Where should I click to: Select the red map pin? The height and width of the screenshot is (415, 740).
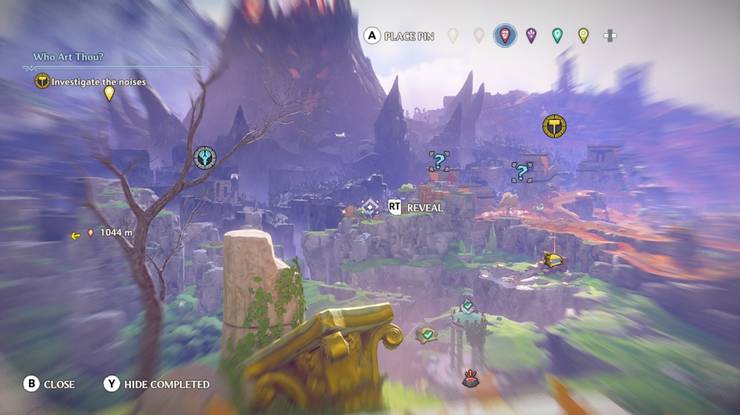[x=505, y=36]
